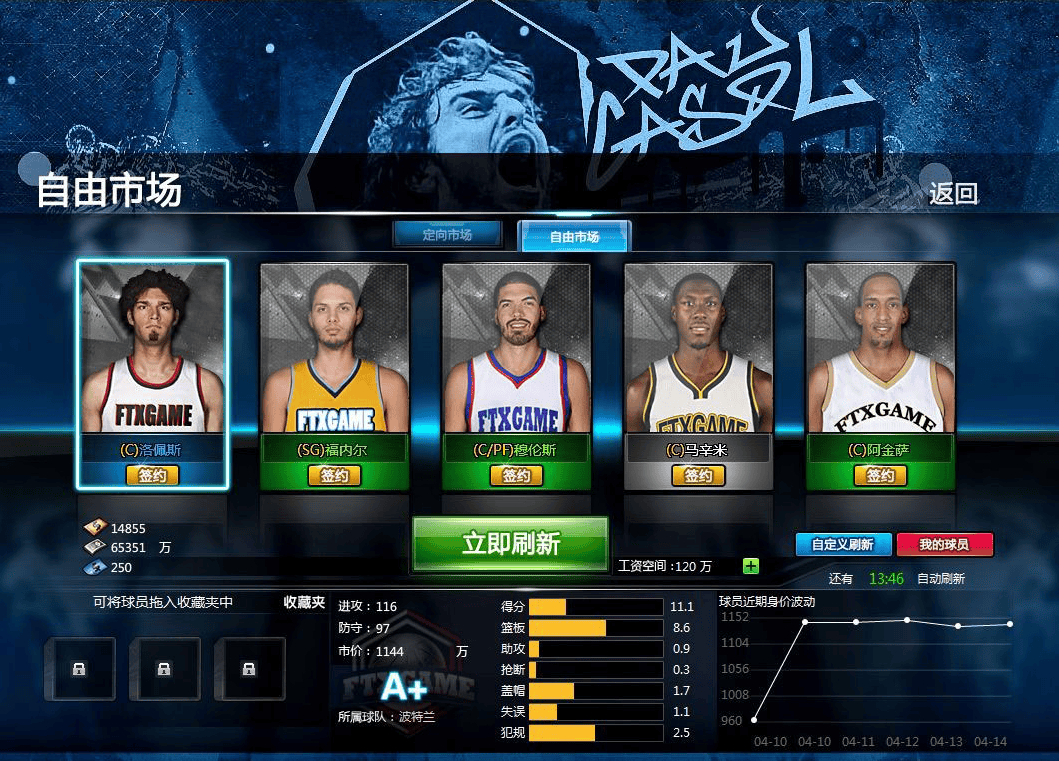
Task: Sign 马辛米 with his 签约 button
Action: click(698, 476)
